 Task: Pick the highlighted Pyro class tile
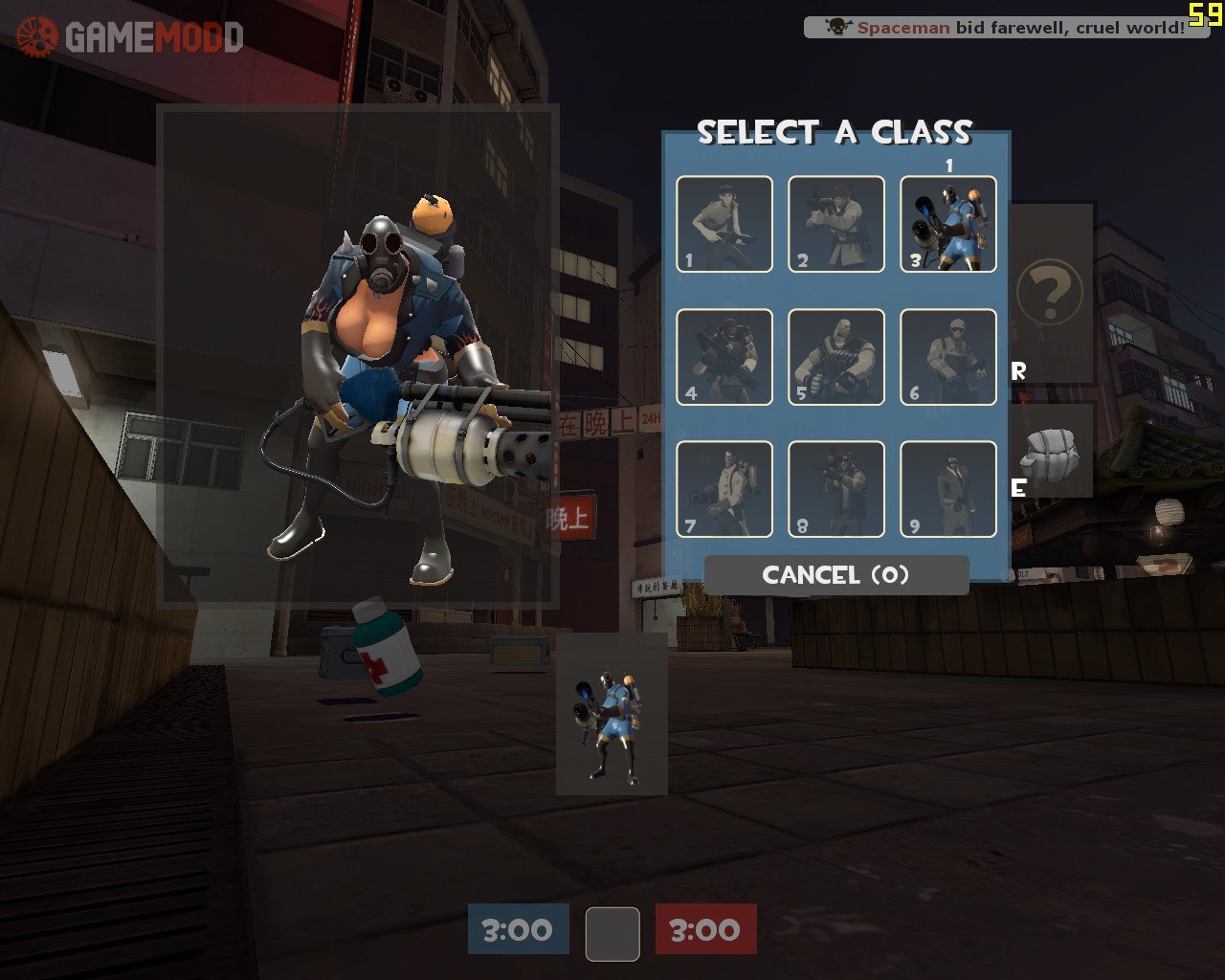(948, 224)
